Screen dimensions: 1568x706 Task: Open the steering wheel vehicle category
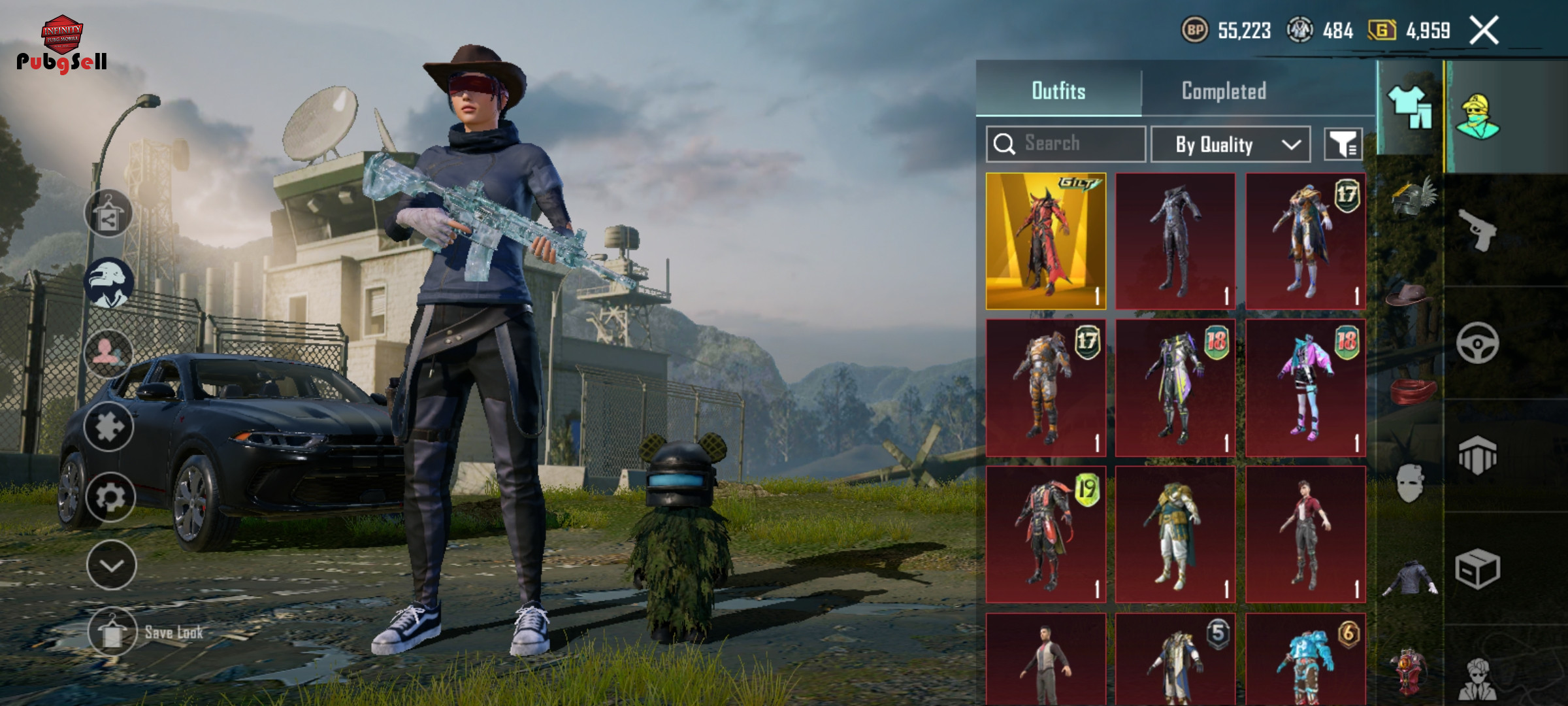coord(1478,343)
